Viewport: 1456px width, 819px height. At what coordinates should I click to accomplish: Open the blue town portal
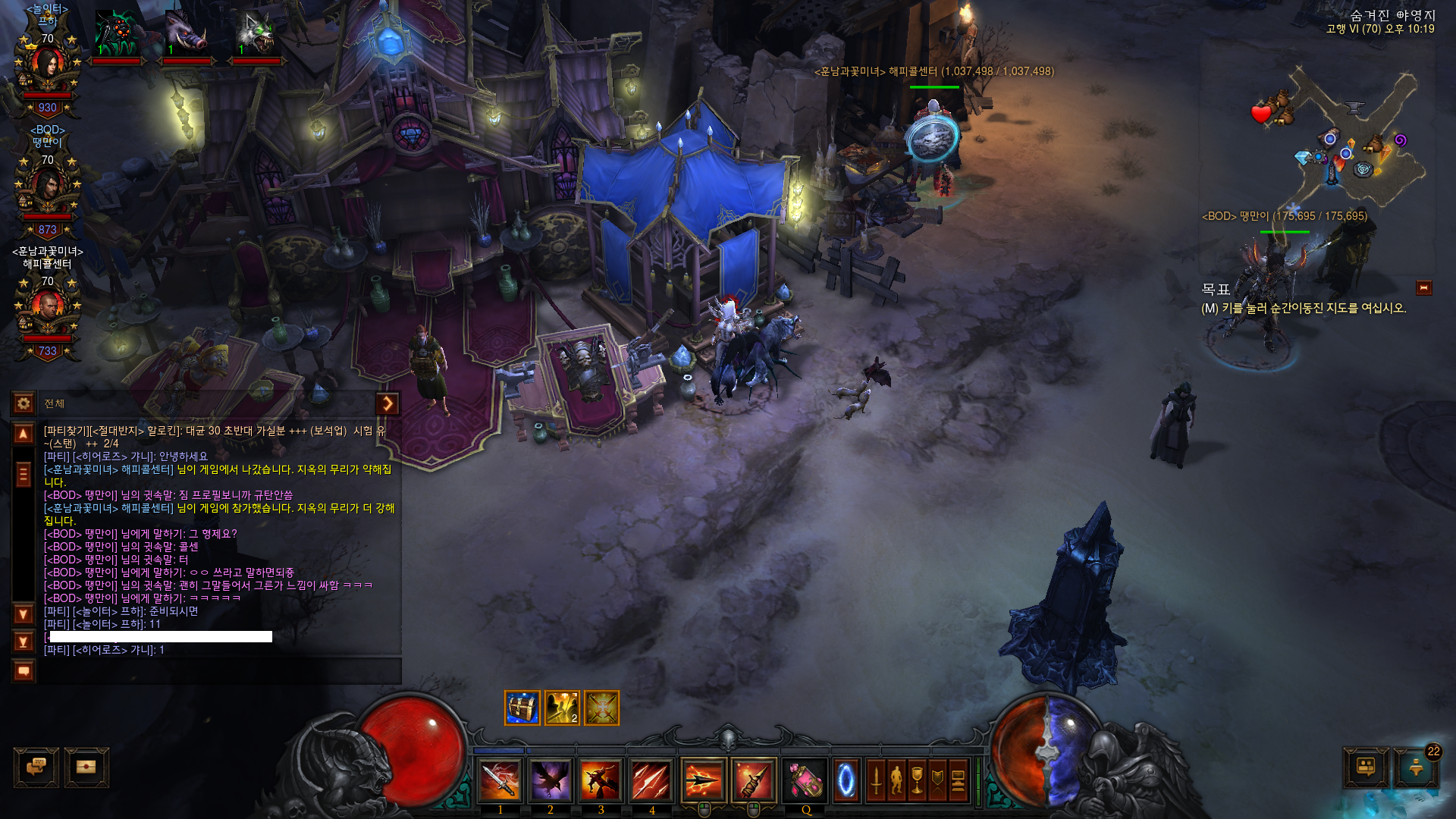(x=846, y=780)
